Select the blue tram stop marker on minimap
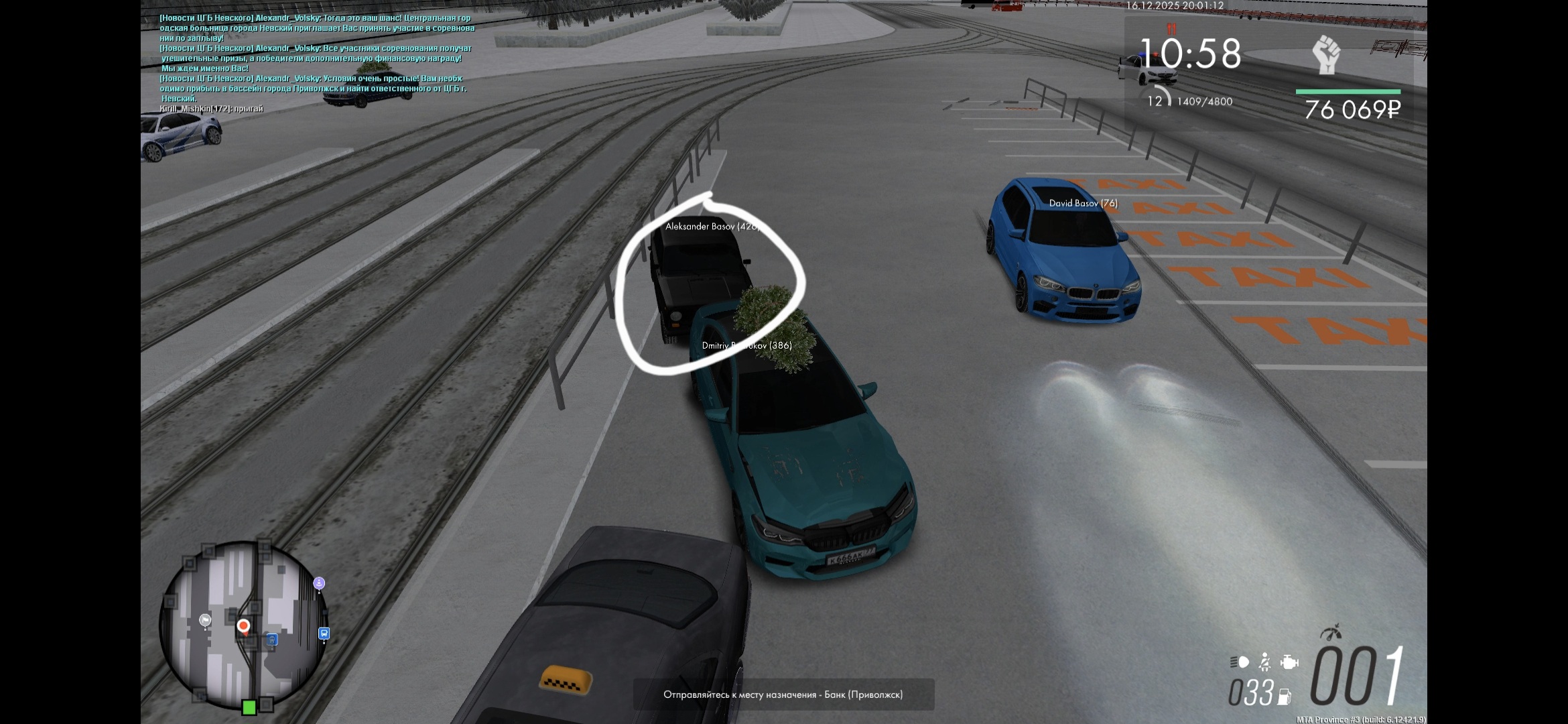This screenshot has width=1568, height=724. 271,640
